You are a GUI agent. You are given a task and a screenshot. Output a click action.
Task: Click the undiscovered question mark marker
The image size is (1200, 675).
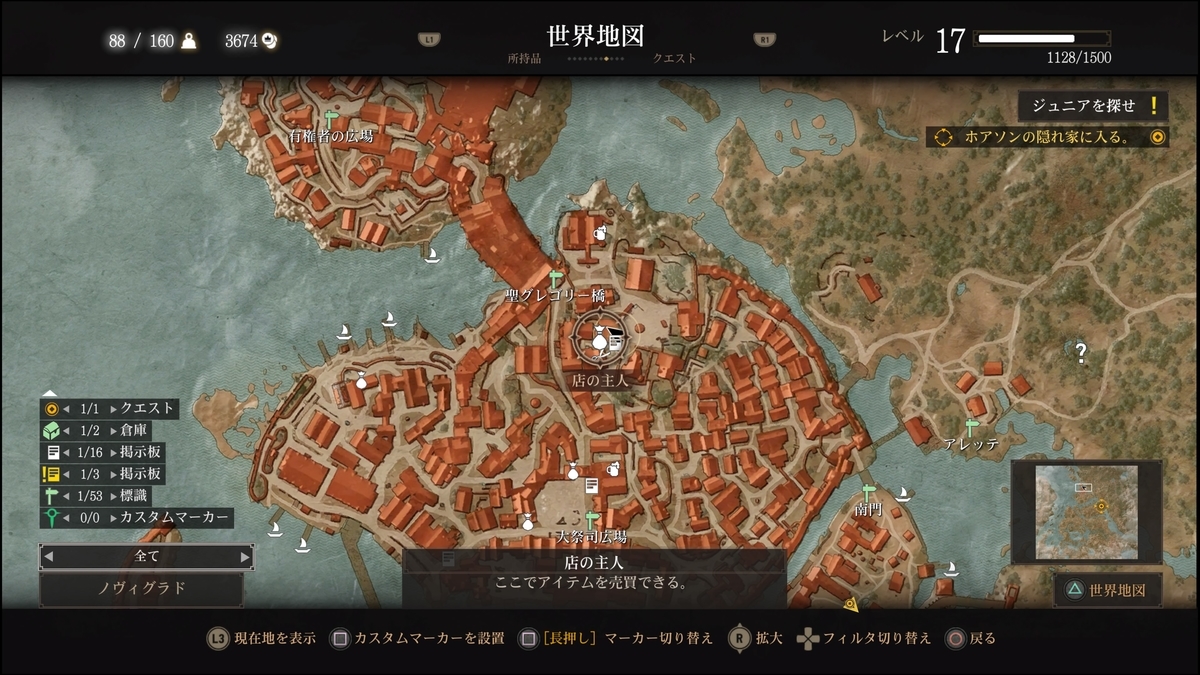tap(1081, 351)
